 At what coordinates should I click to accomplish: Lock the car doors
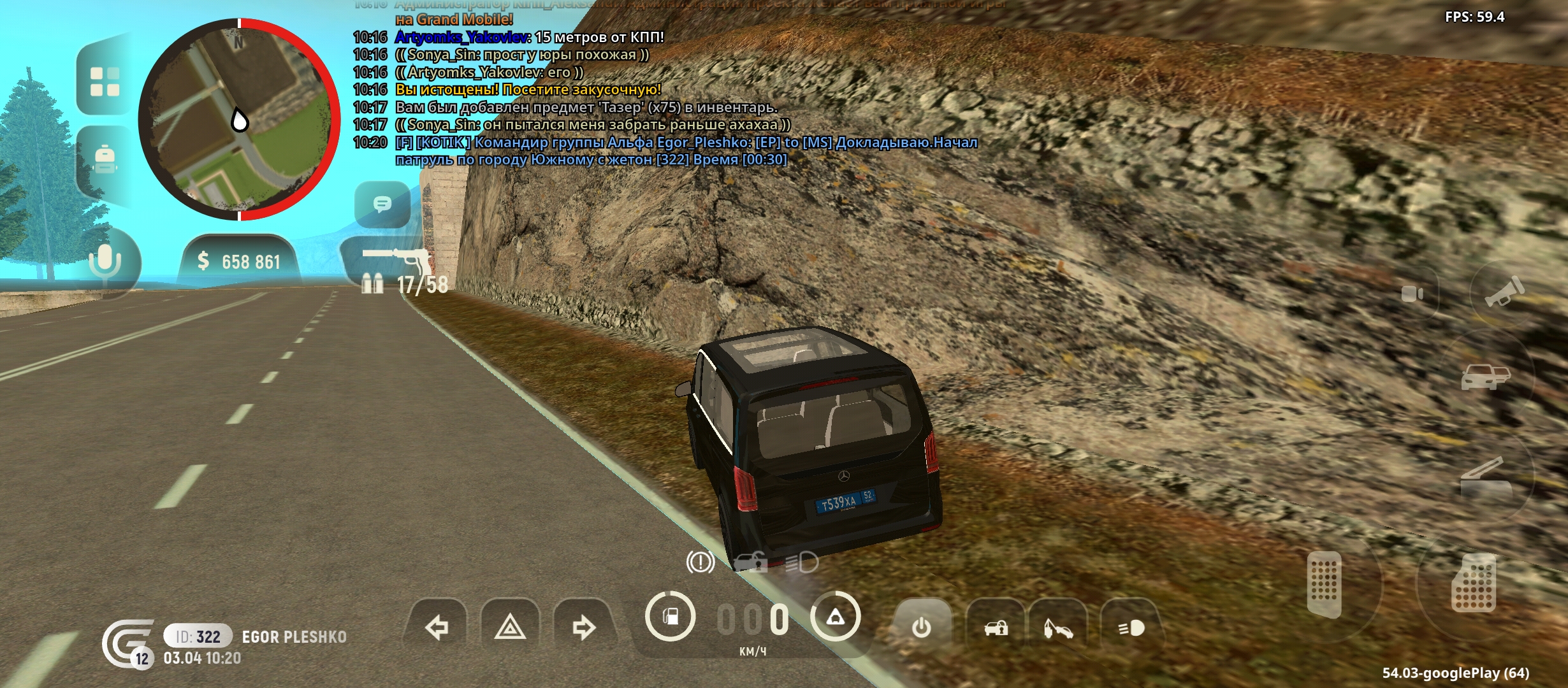coord(996,628)
